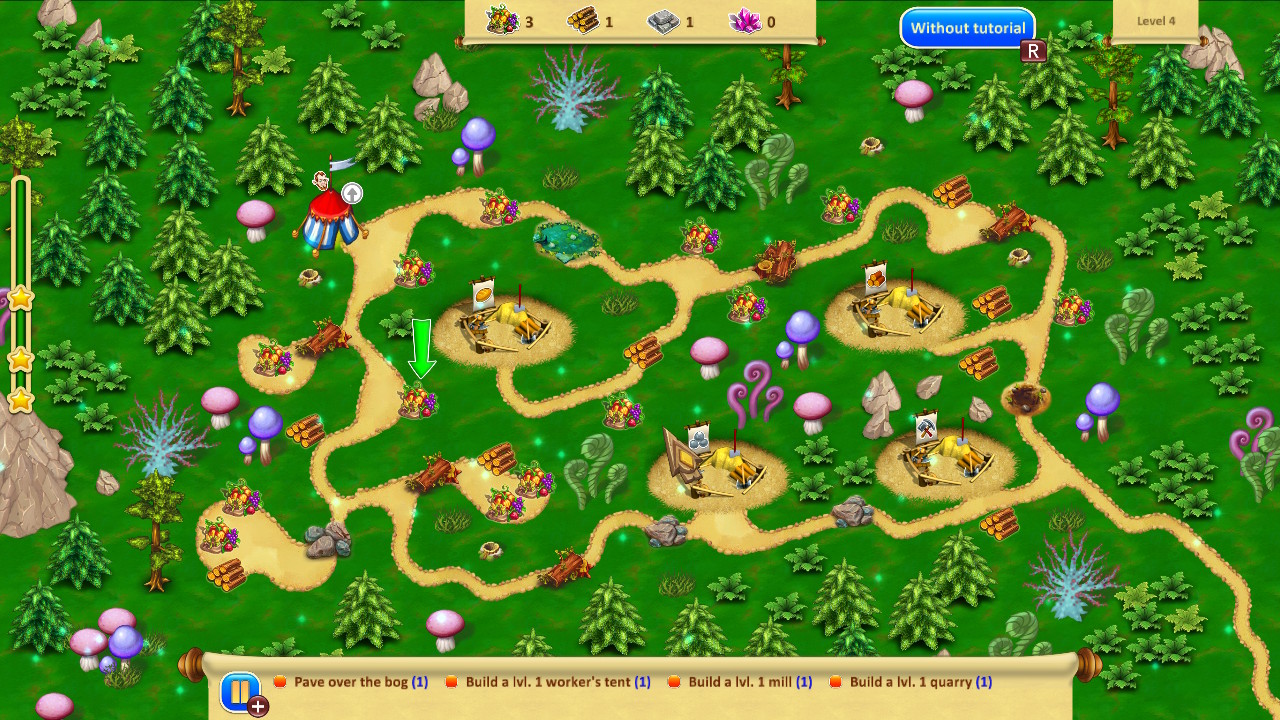Click the orange marker beside 'Build a lvl. 1 quarry'

click(x=836, y=682)
